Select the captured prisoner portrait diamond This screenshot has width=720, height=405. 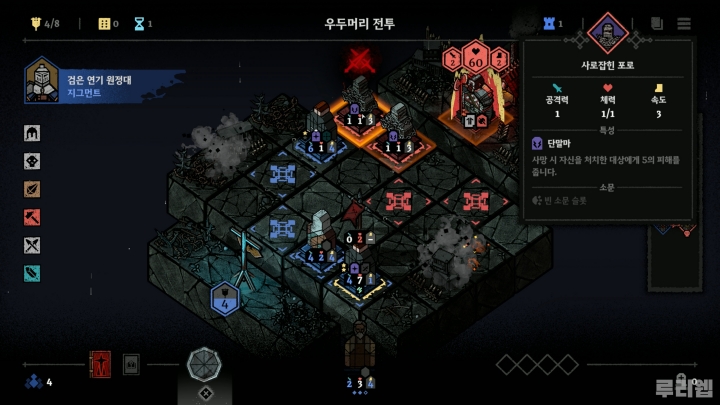tap(607, 33)
